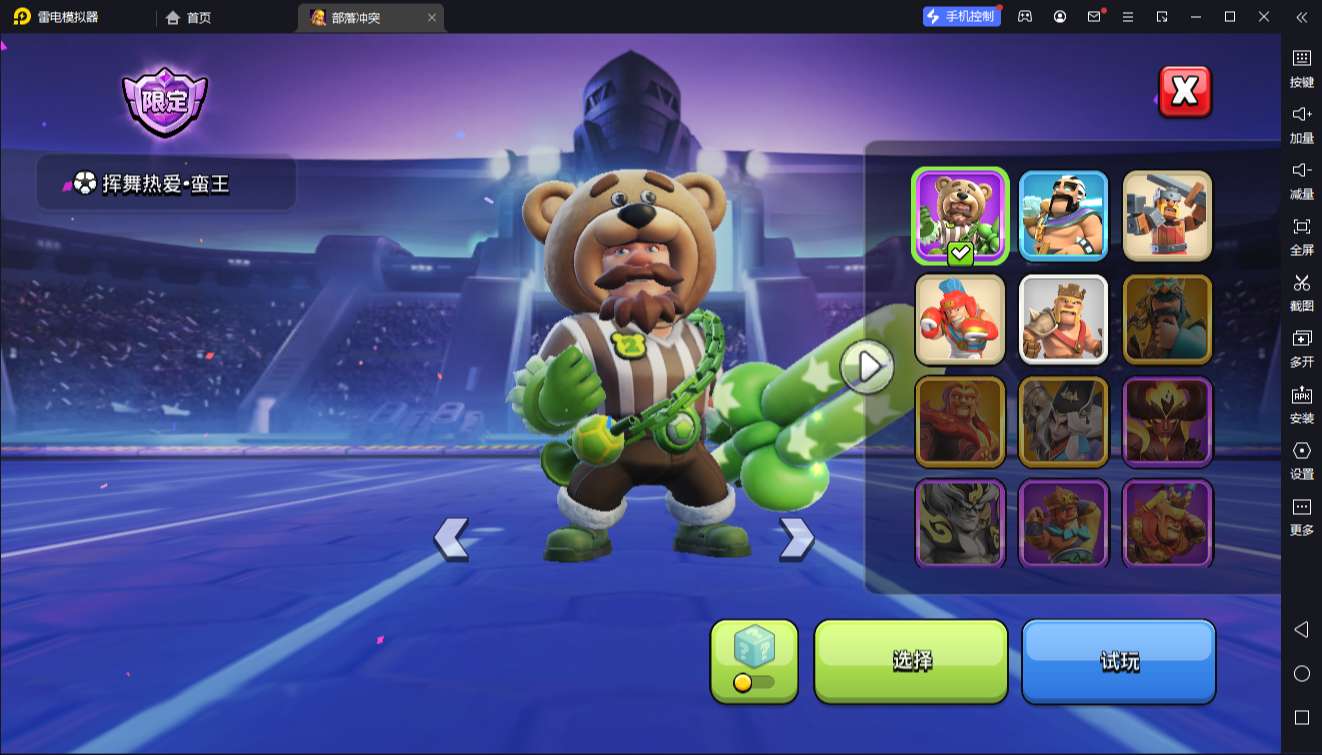The width and height of the screenshot is (1322, 755).
Task: Pick the blocky brick king skin
Action: [1167, 216]
